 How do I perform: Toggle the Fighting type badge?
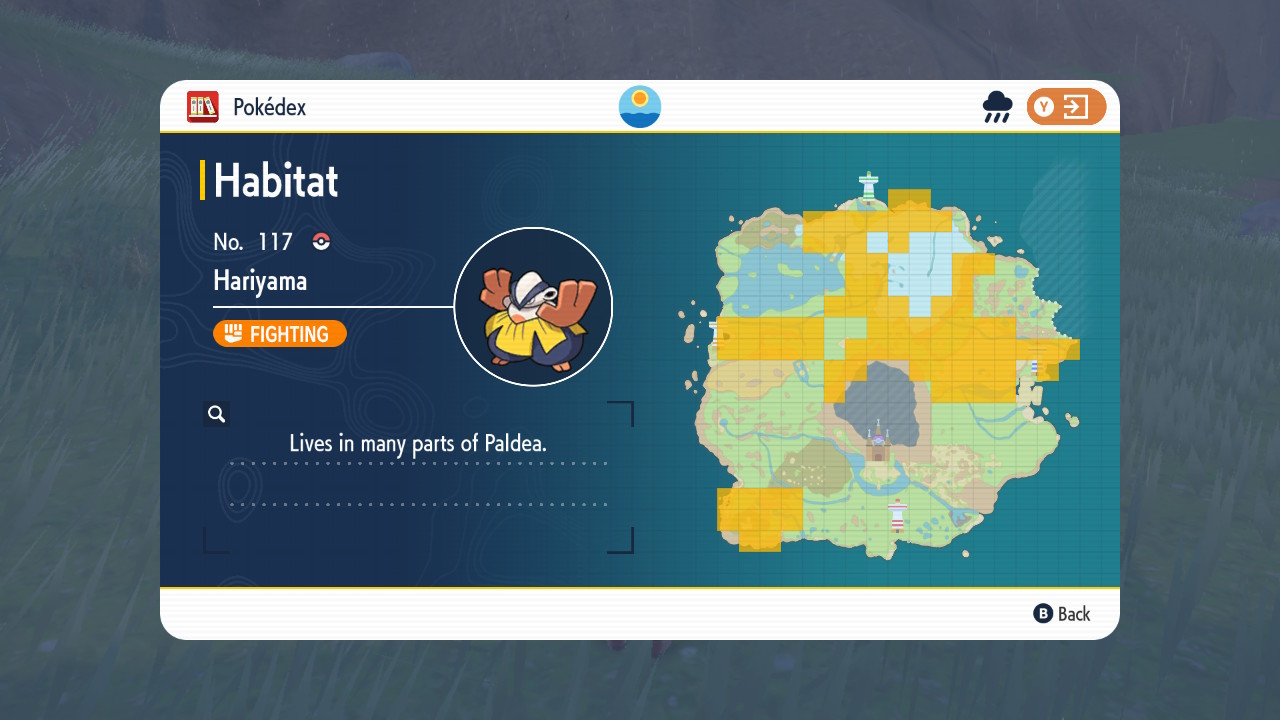pyautogui.click(x=280, y=333)
